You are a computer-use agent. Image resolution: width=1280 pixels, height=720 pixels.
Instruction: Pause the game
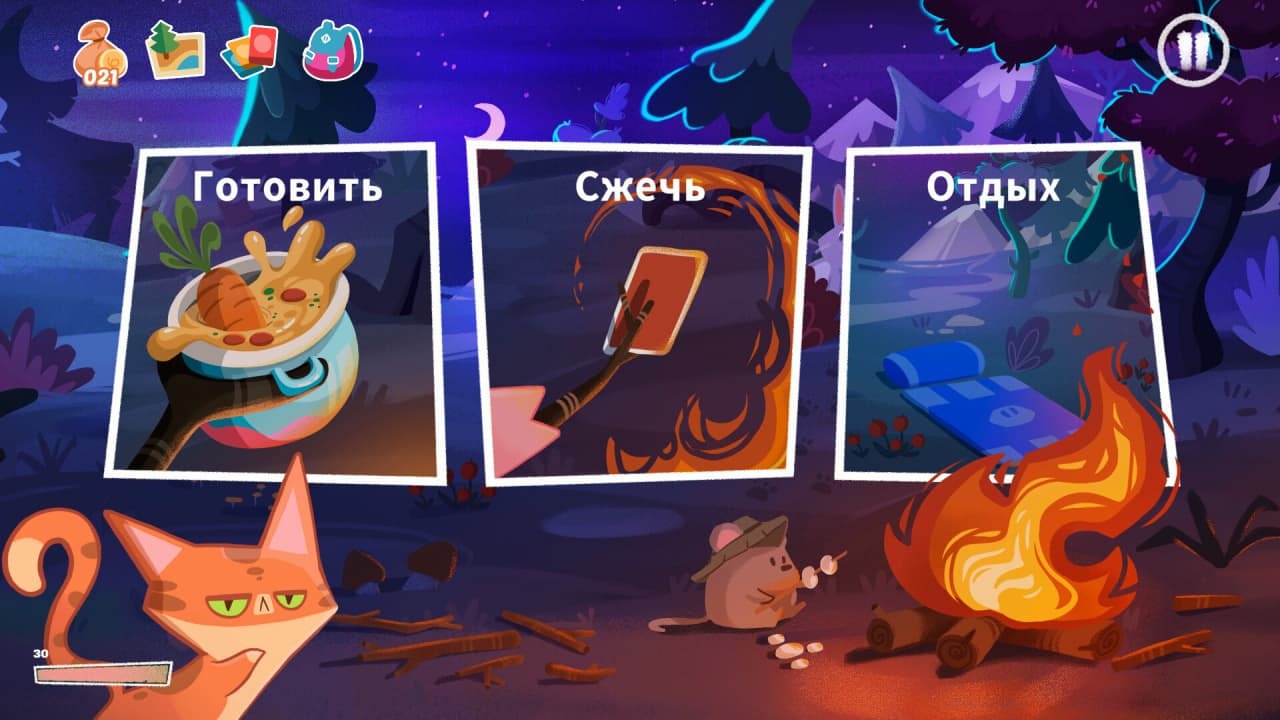tap(1192, 48)
